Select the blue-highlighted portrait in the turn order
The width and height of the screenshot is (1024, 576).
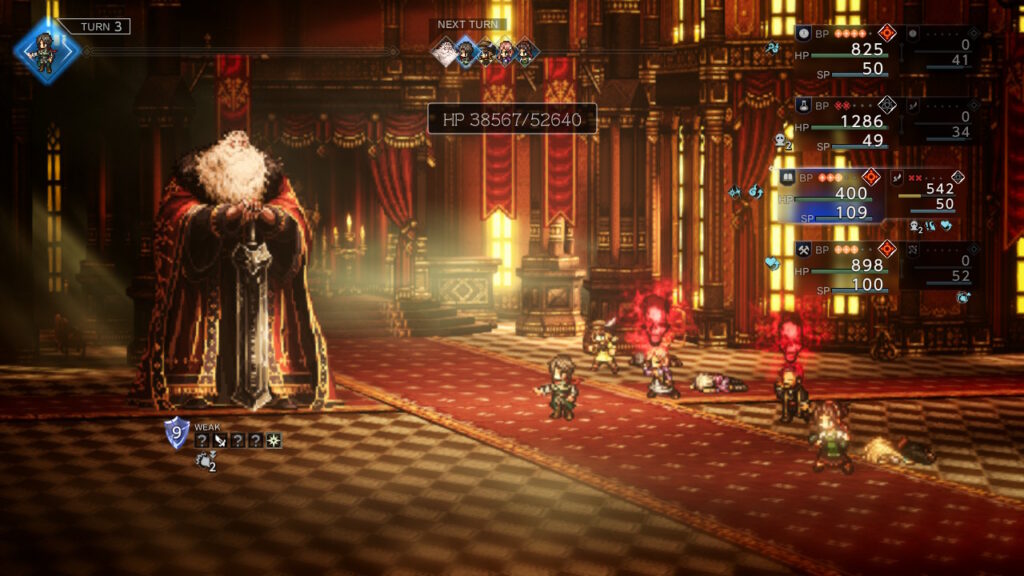(467, 51)
